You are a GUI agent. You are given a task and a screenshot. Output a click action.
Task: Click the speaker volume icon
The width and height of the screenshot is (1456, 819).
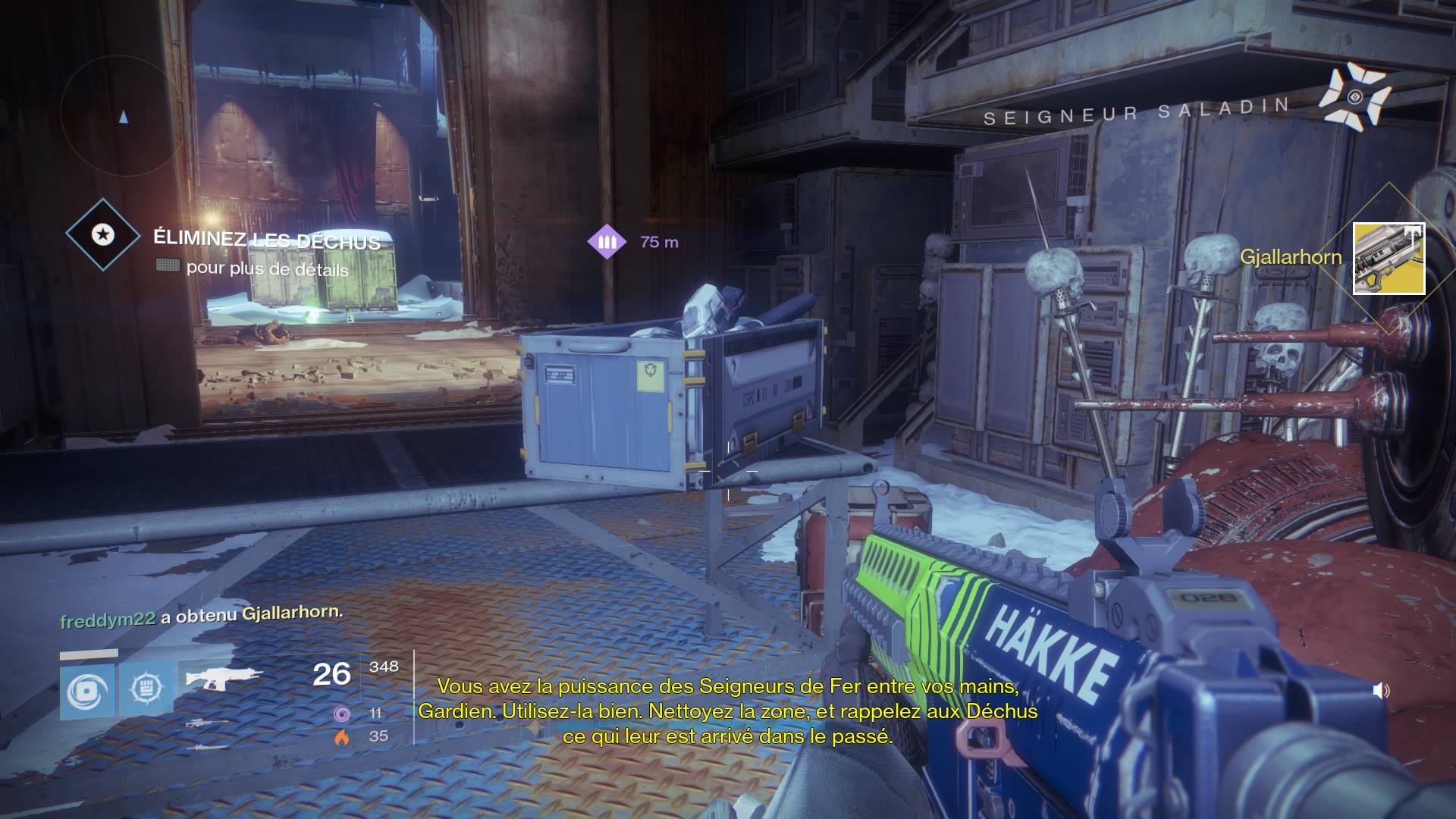tap(1381, 690)
